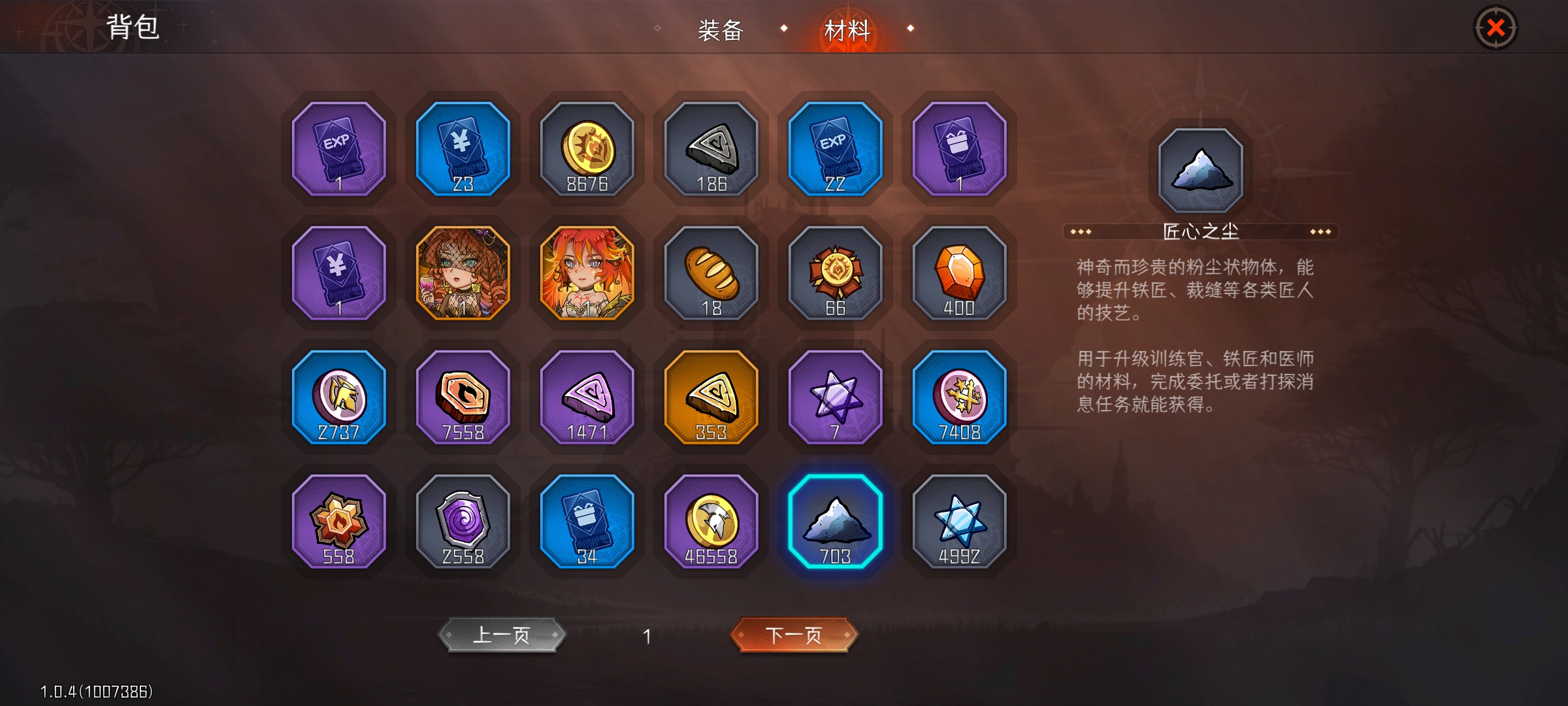This screenshot has height=706, width=1568.
Task: Choose the bread loaf item
Action: pyautogui.click(x=711, y=273)
